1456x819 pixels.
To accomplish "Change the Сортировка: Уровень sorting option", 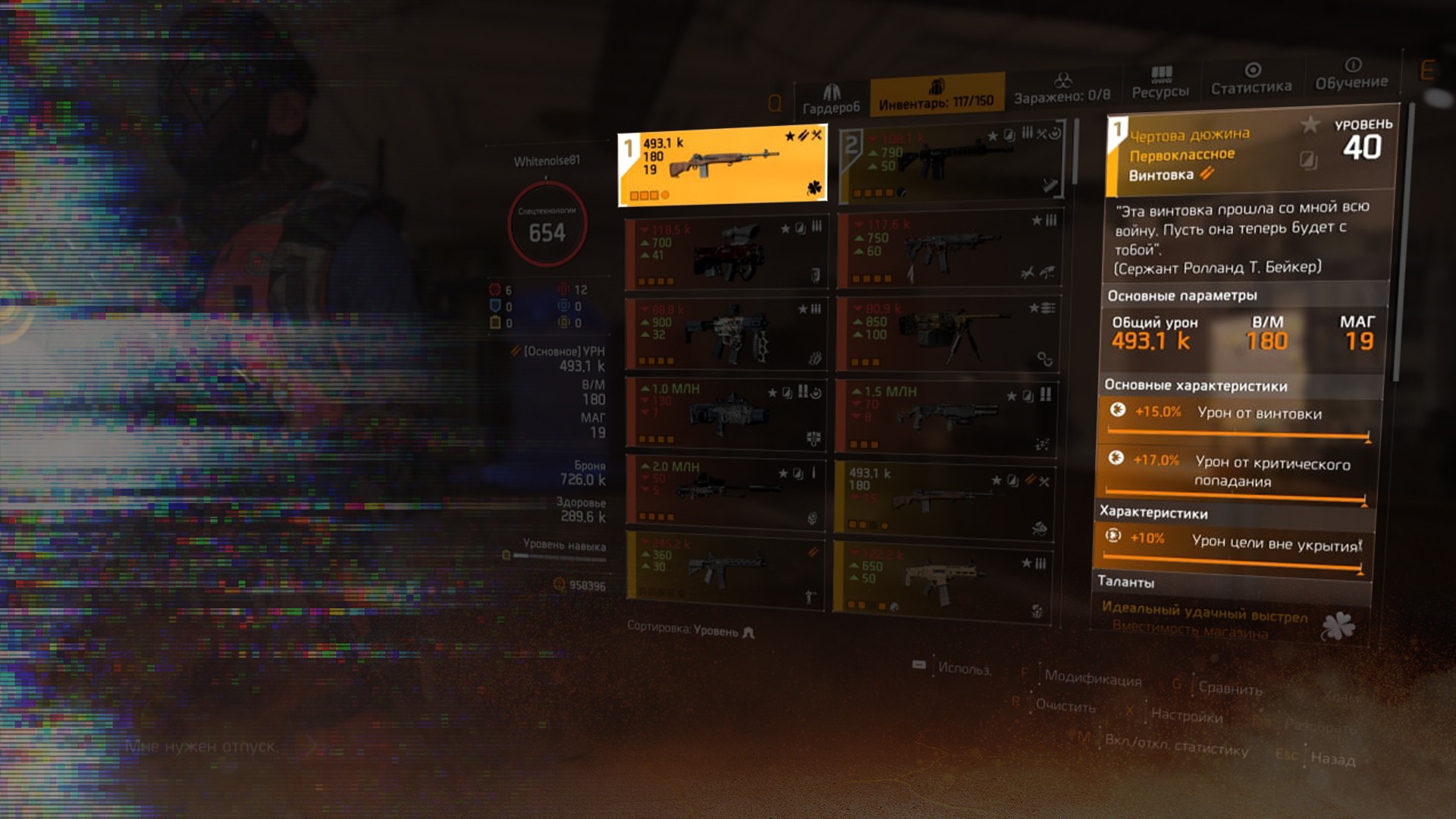I will (690, 629).
